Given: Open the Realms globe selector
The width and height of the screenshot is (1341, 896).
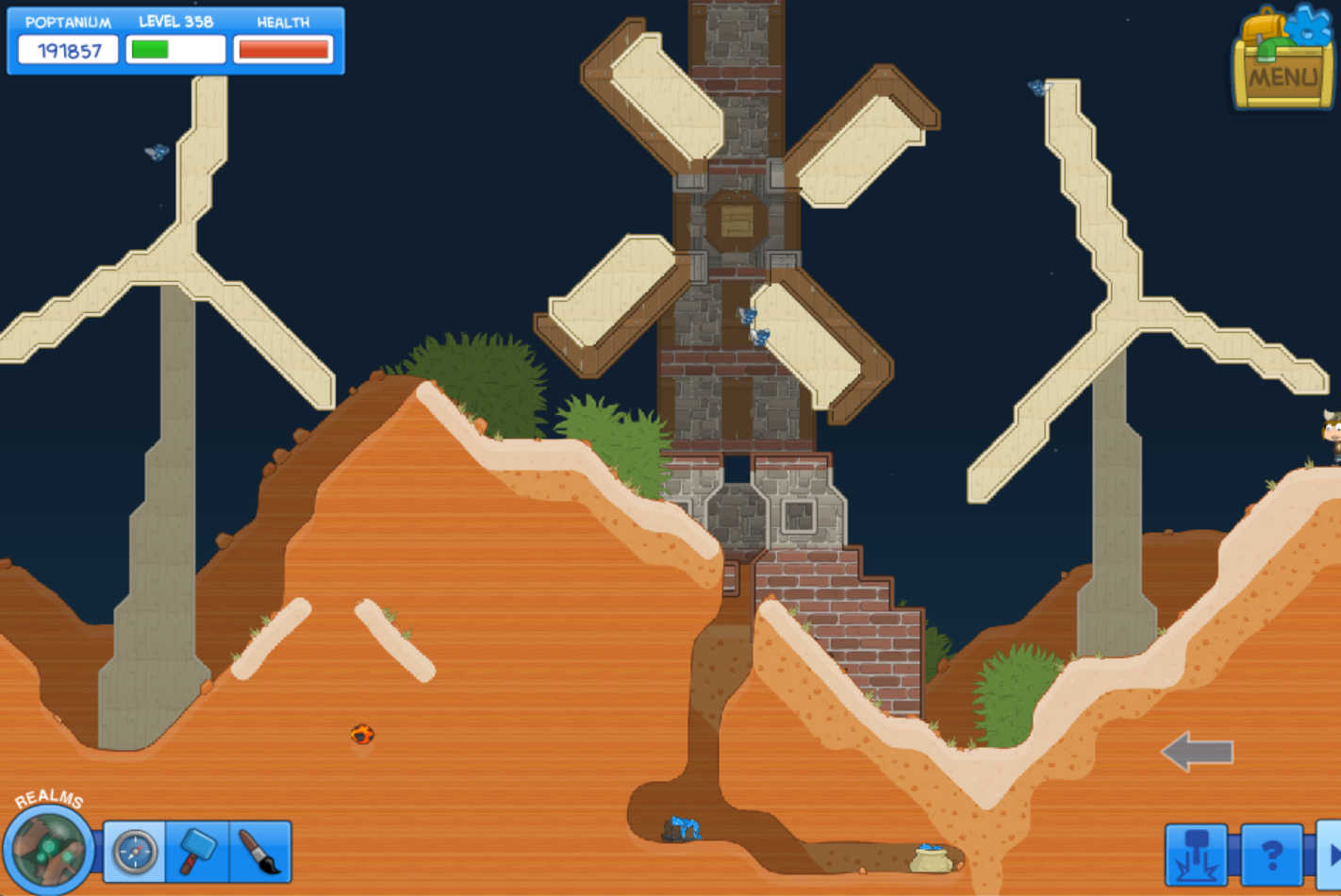Looking at the screenshot, I should (48, 848).
